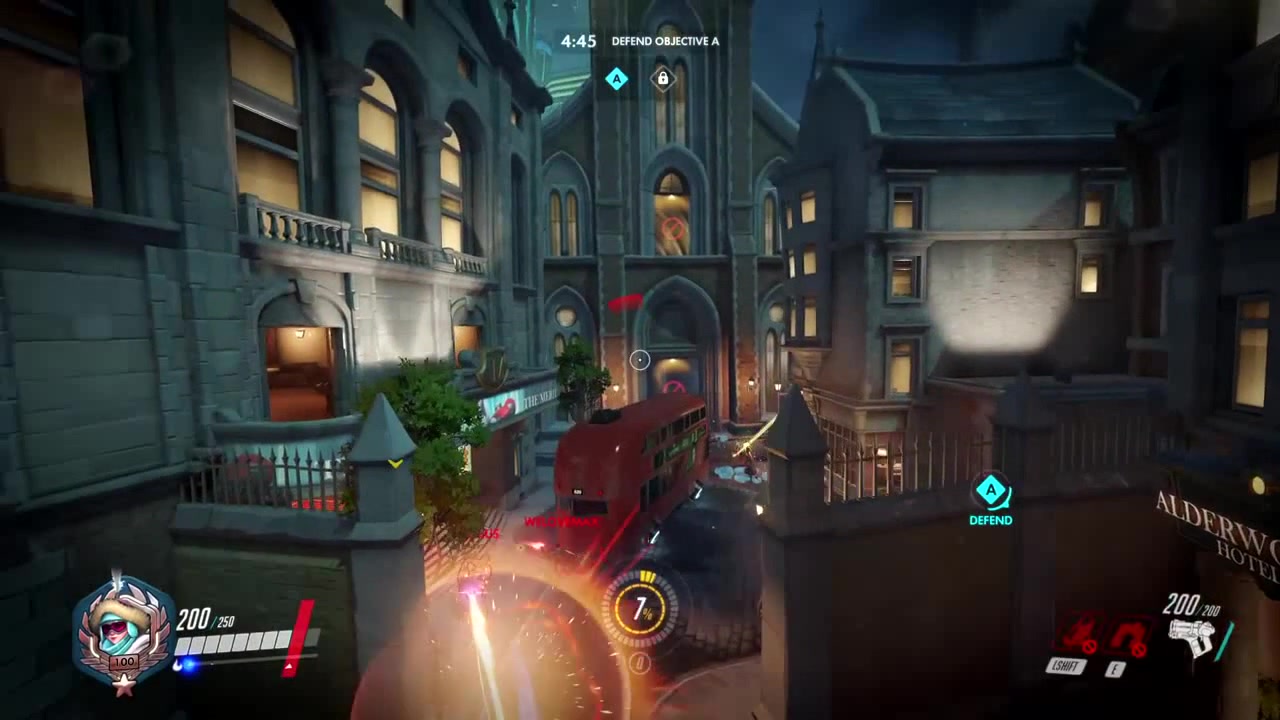Click the crosshair reticle at screen center
Viewport: 1280px width, 720px height.
(640, 360)
